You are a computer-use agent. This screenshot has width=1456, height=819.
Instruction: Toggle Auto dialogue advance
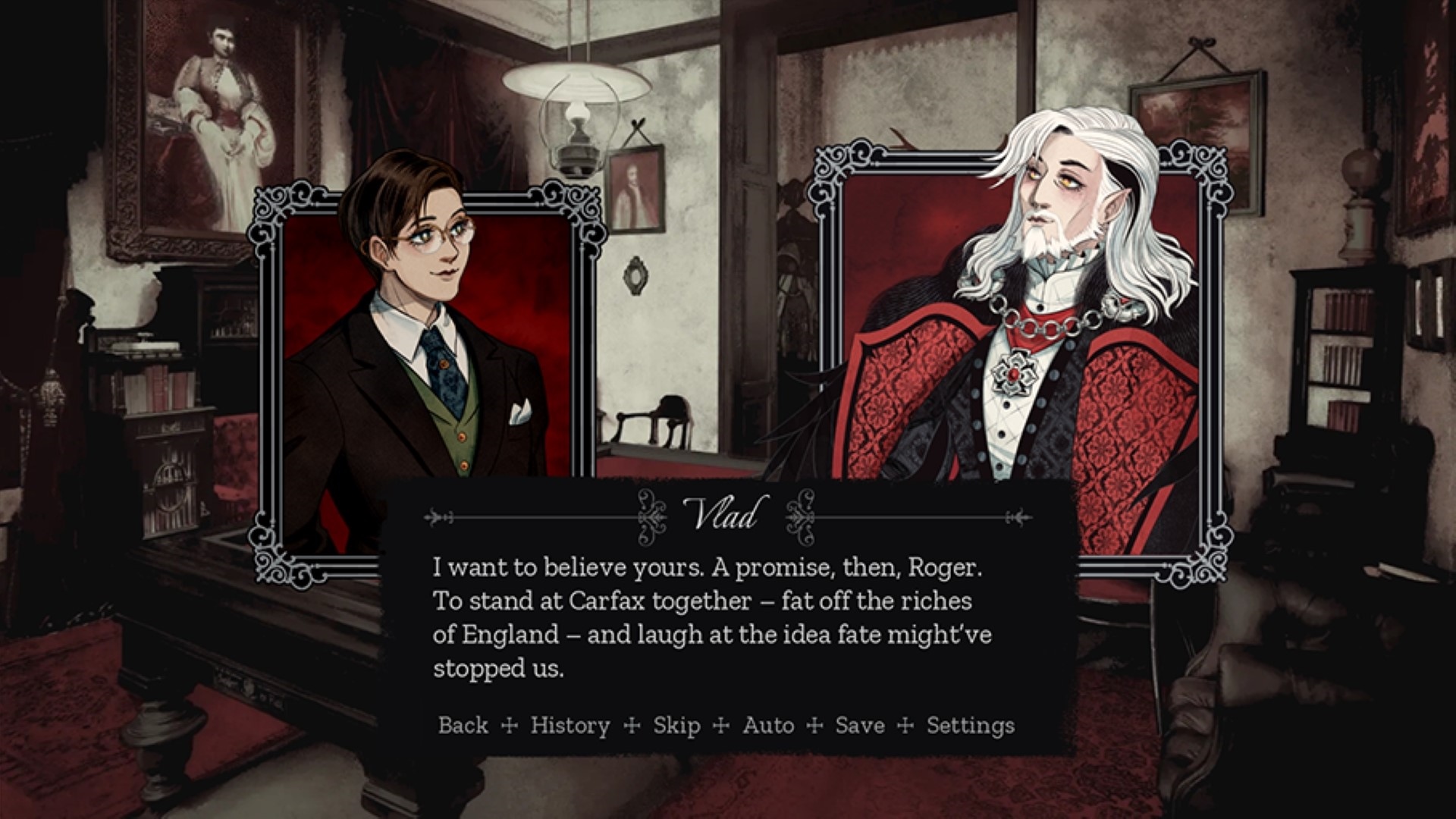pos(768,726)
